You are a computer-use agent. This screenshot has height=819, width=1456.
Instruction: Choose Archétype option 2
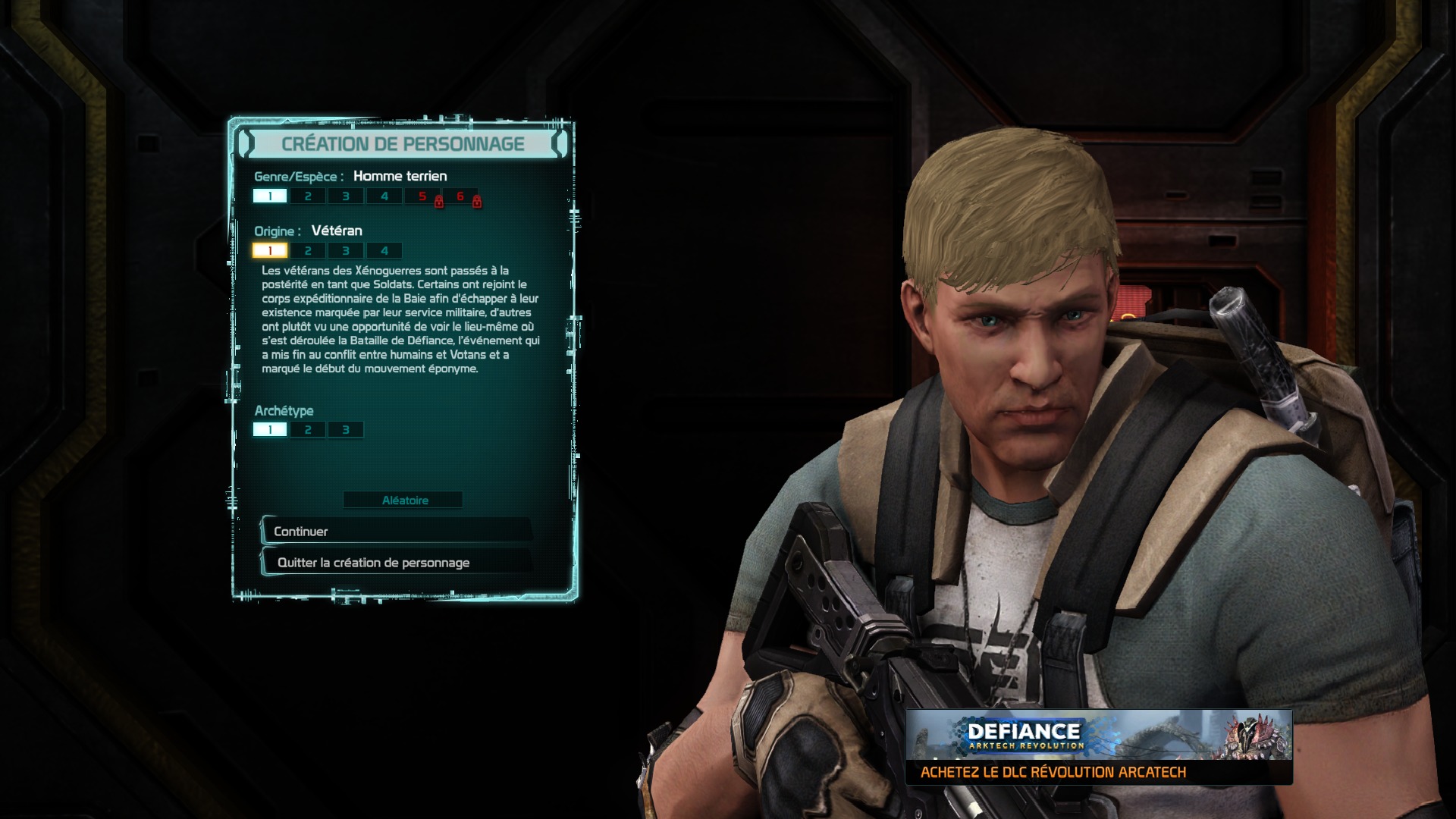pos(308,430)
